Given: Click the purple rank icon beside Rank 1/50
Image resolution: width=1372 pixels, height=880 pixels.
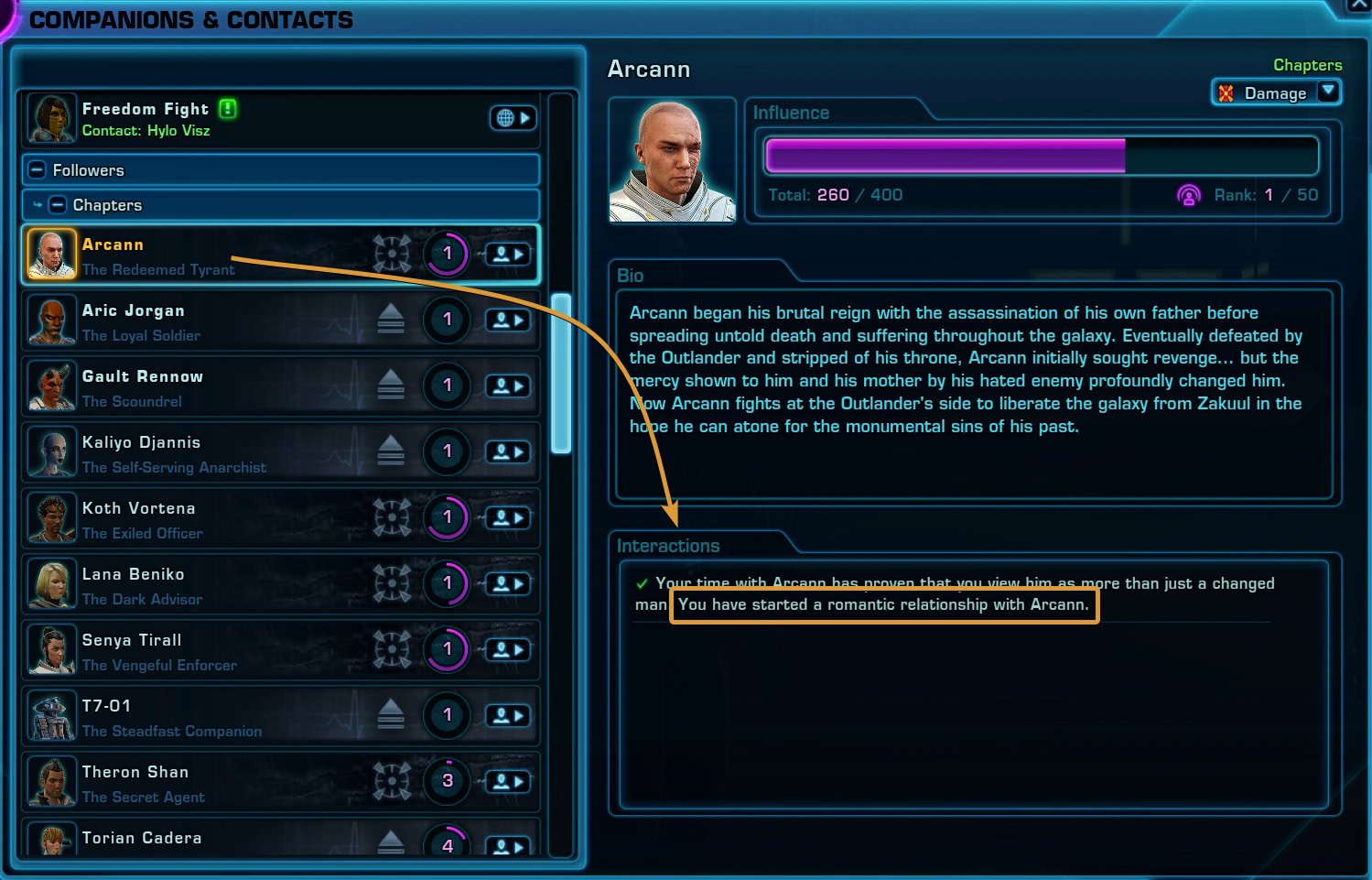Looking at the screenshot, I should point(1188,194).
